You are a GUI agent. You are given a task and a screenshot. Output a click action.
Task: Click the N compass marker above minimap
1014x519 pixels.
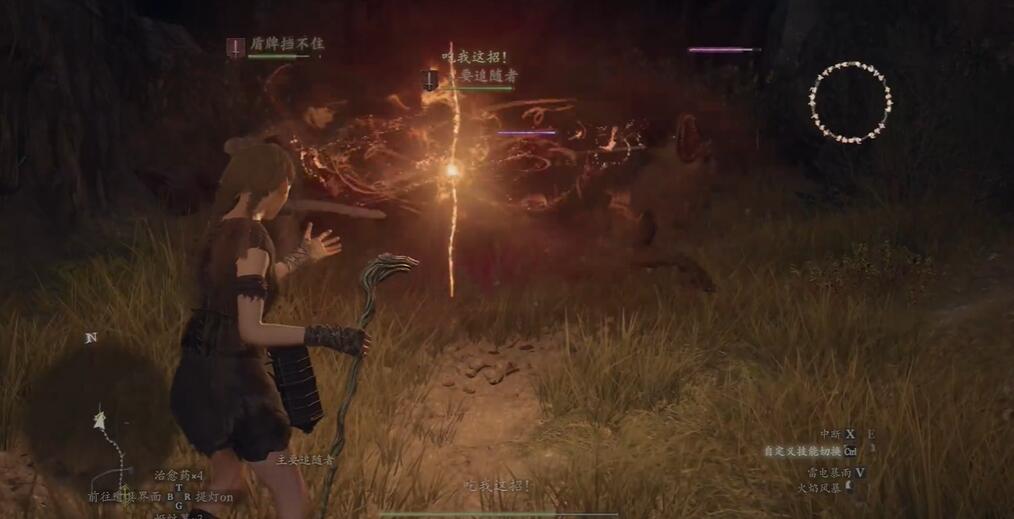click(91, 338)
